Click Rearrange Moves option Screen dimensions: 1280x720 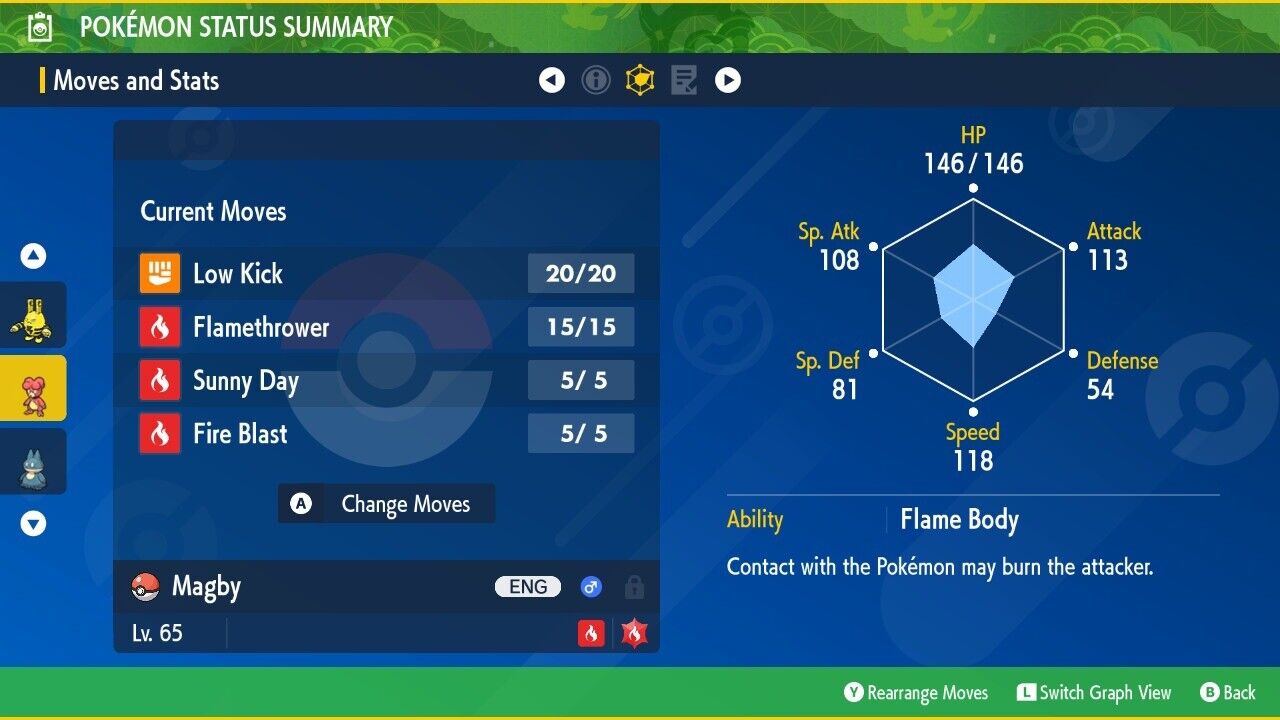tap(916, 693)
